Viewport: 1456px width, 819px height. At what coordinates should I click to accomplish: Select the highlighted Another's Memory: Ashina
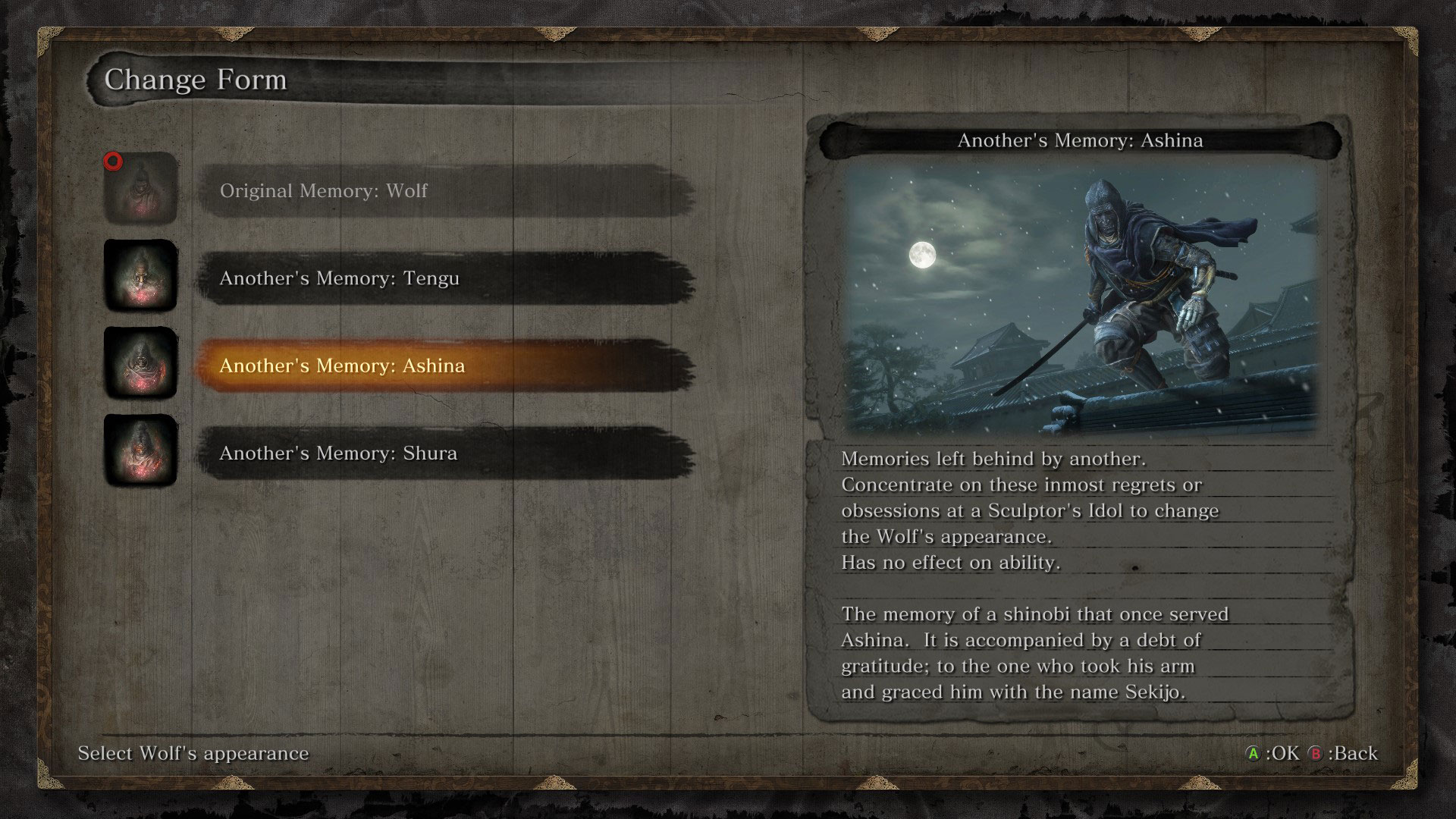tap(446, 366)
